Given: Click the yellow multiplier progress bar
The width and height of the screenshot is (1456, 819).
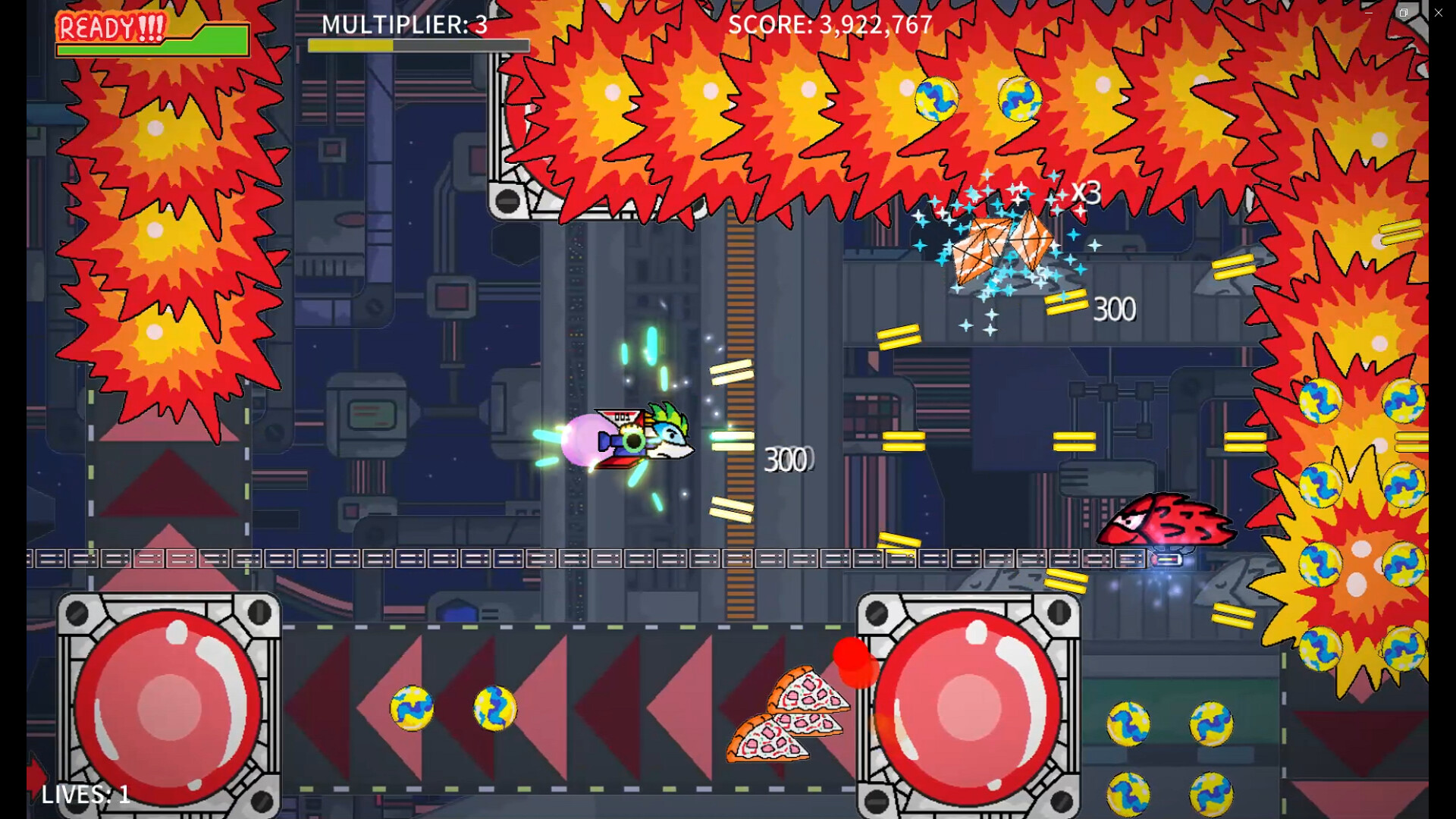Looking at the screenshot, I should (350, 45).
